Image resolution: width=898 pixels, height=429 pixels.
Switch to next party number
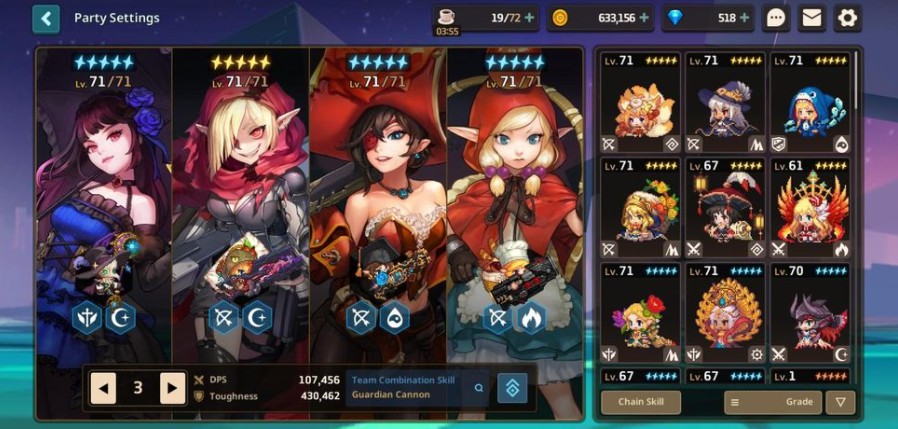(x=173, y=388)
